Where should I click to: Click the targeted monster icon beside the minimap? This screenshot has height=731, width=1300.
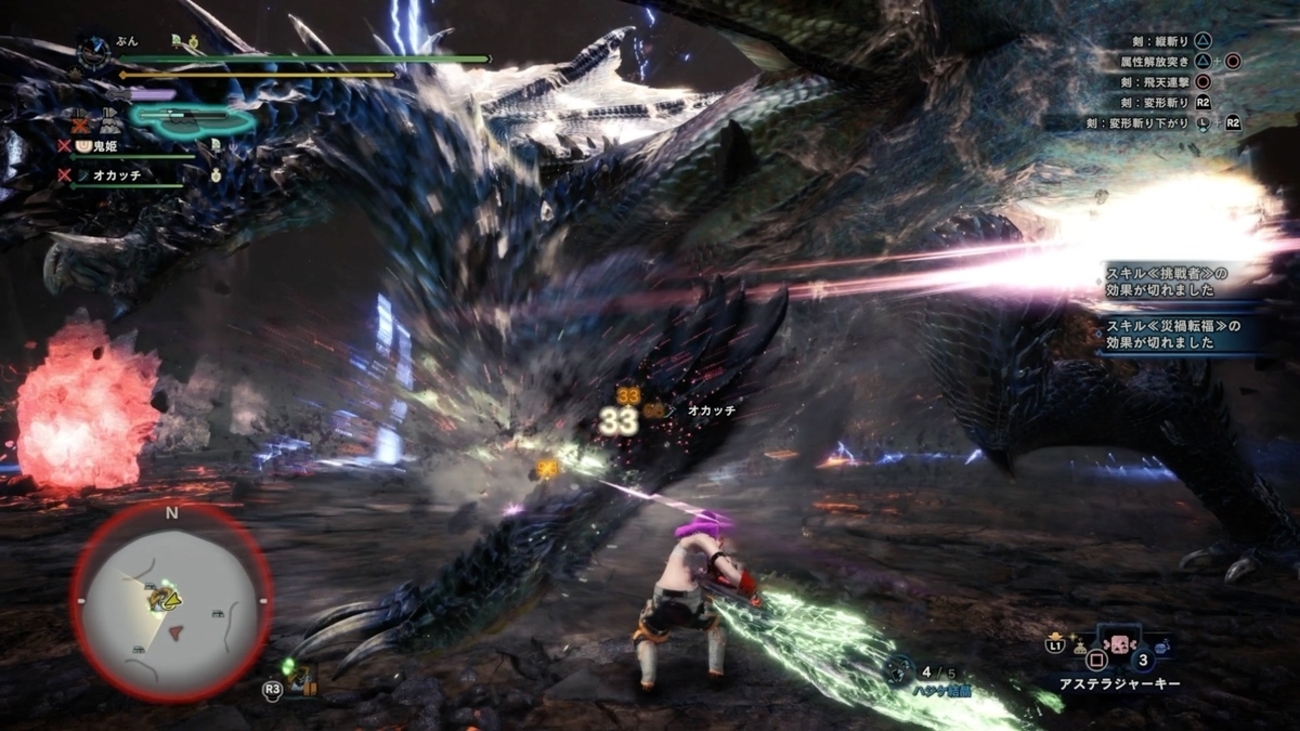coord(299,678)
